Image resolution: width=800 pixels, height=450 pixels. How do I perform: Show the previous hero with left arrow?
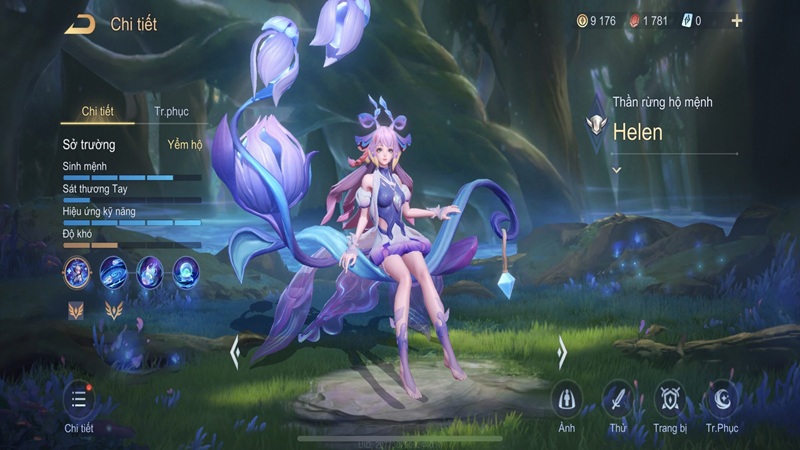[235, 352]
